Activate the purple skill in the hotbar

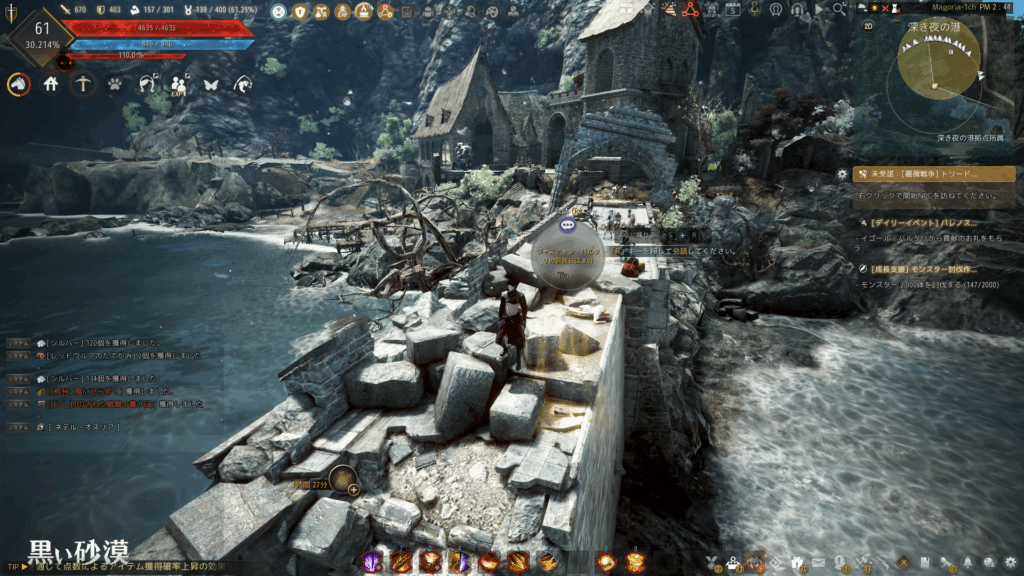point(373,562)
